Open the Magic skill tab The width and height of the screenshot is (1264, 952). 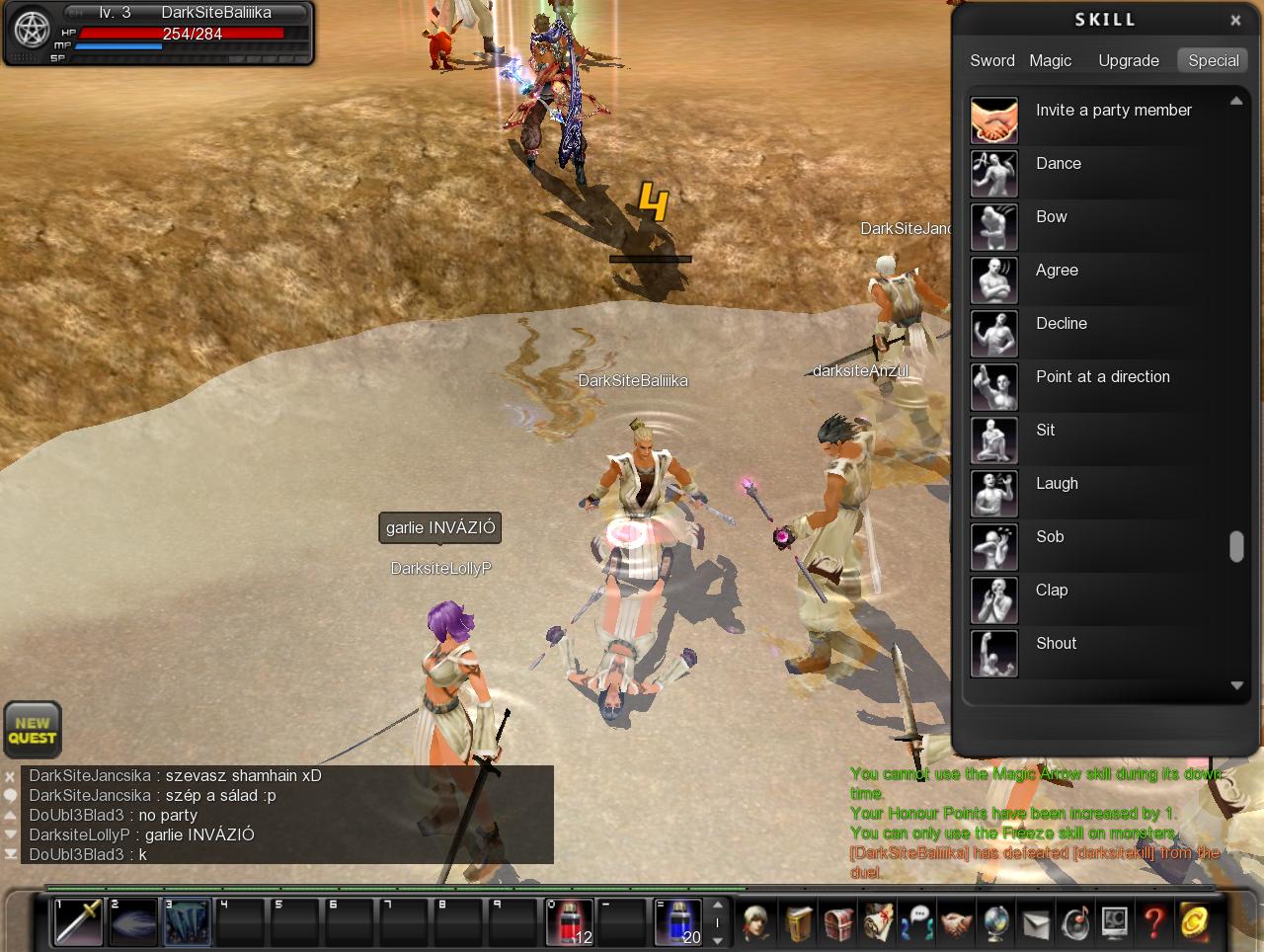tap(1050, 60)
